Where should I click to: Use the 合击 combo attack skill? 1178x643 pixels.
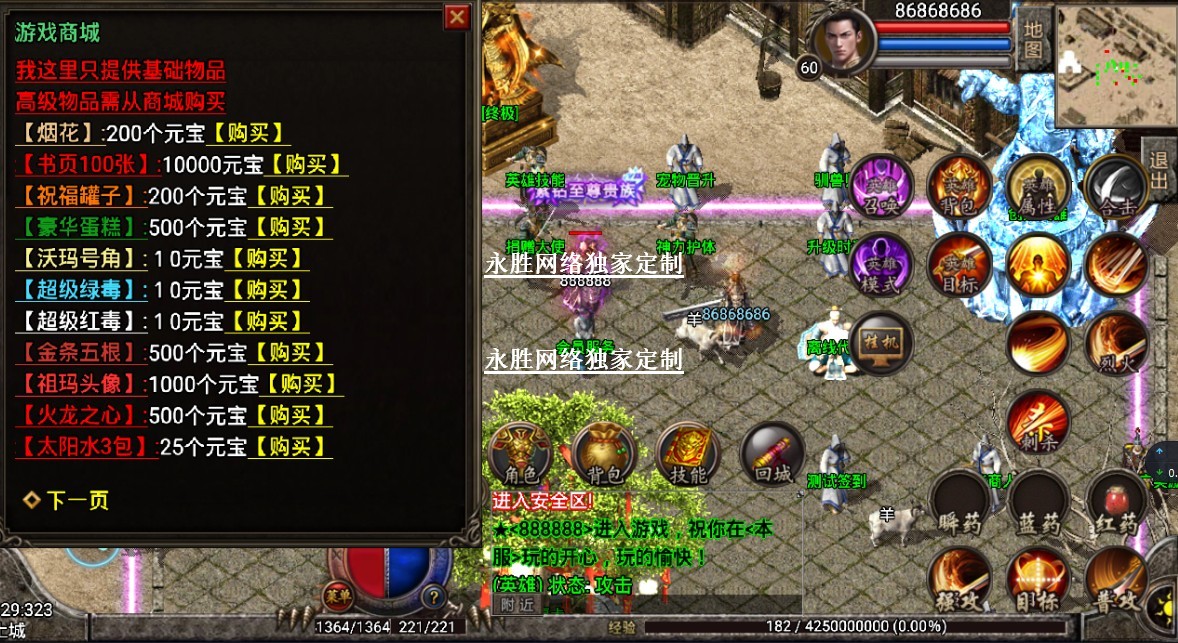pyautogui.click(x=1116, y=187)
